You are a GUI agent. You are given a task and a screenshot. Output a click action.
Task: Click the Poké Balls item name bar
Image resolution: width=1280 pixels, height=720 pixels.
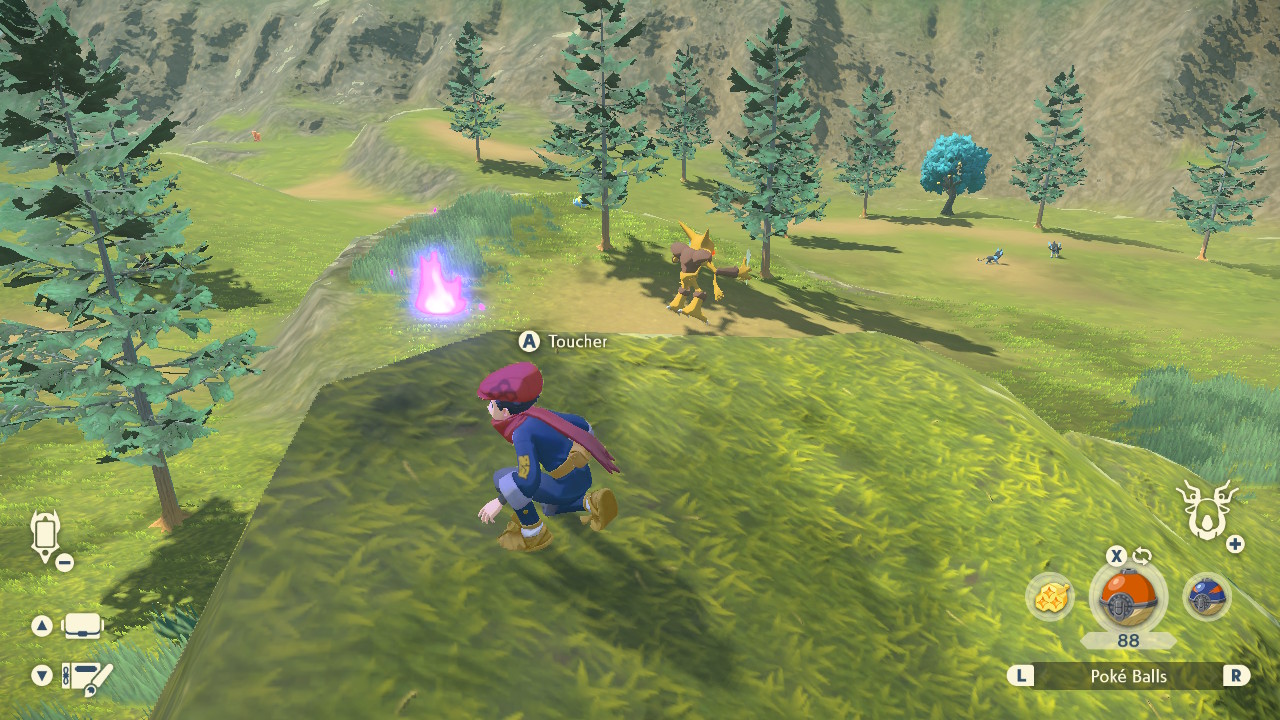pos(1128,676)
